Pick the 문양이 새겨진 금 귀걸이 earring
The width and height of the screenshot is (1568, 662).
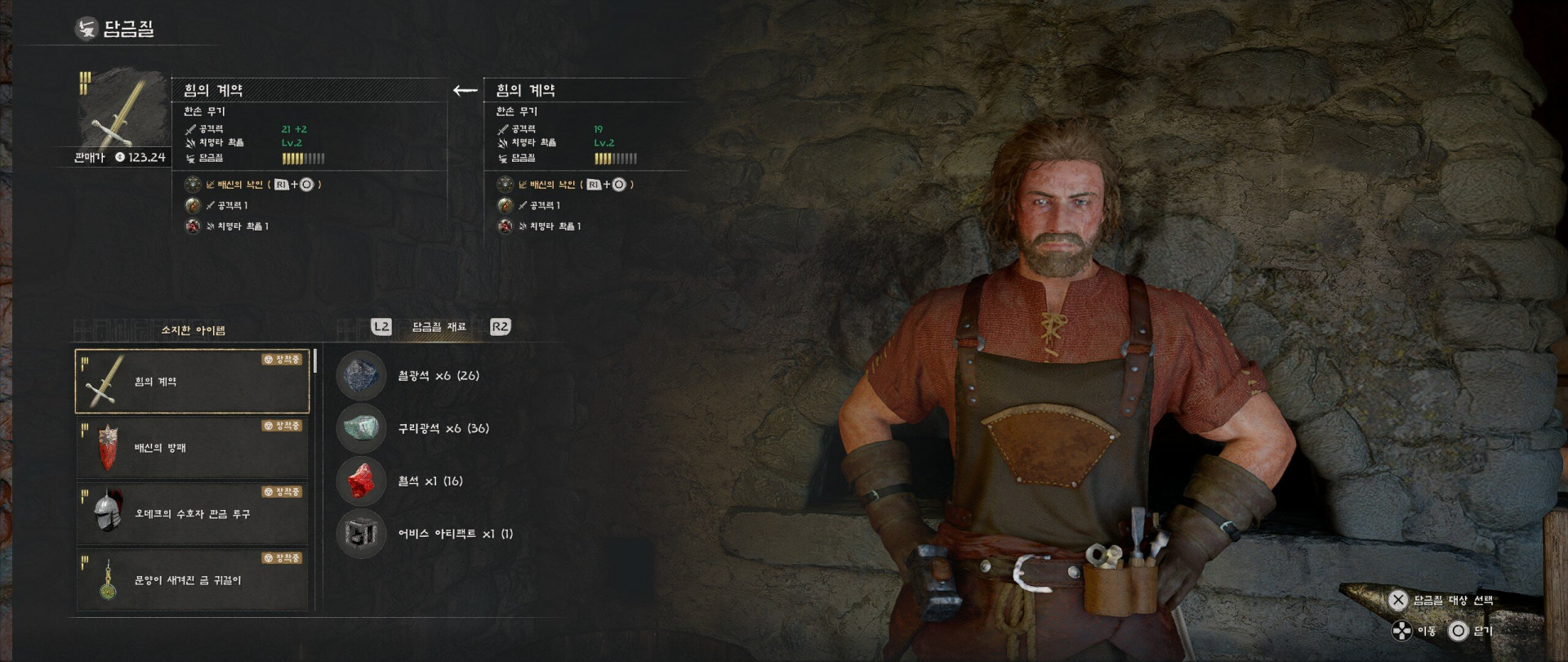click(x=192, y=580)
